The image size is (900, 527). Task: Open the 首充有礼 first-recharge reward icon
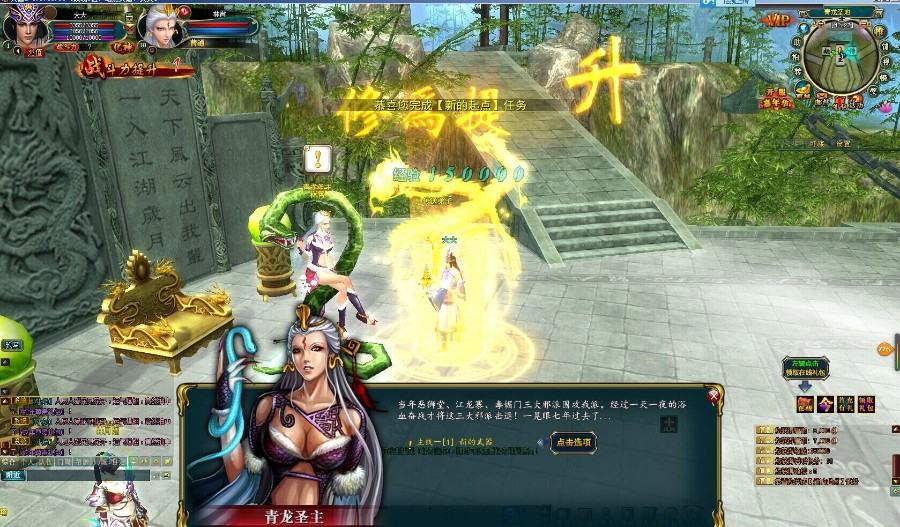pos(845,403)
